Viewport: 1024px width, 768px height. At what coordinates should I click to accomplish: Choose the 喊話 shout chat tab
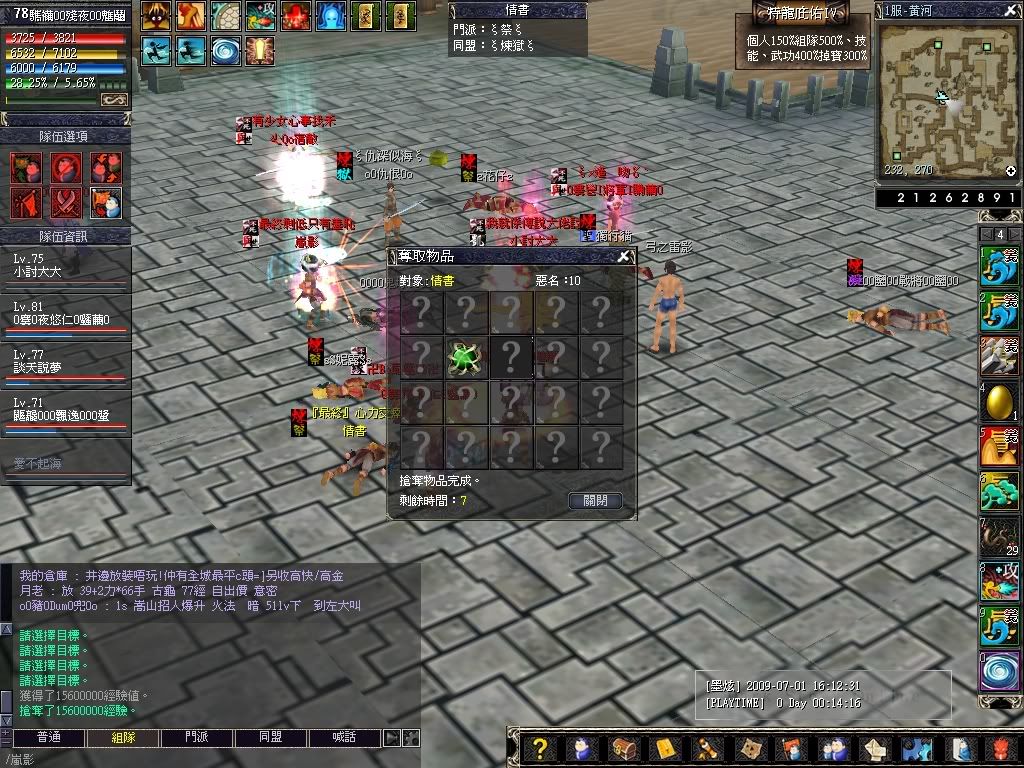[345, 737]
